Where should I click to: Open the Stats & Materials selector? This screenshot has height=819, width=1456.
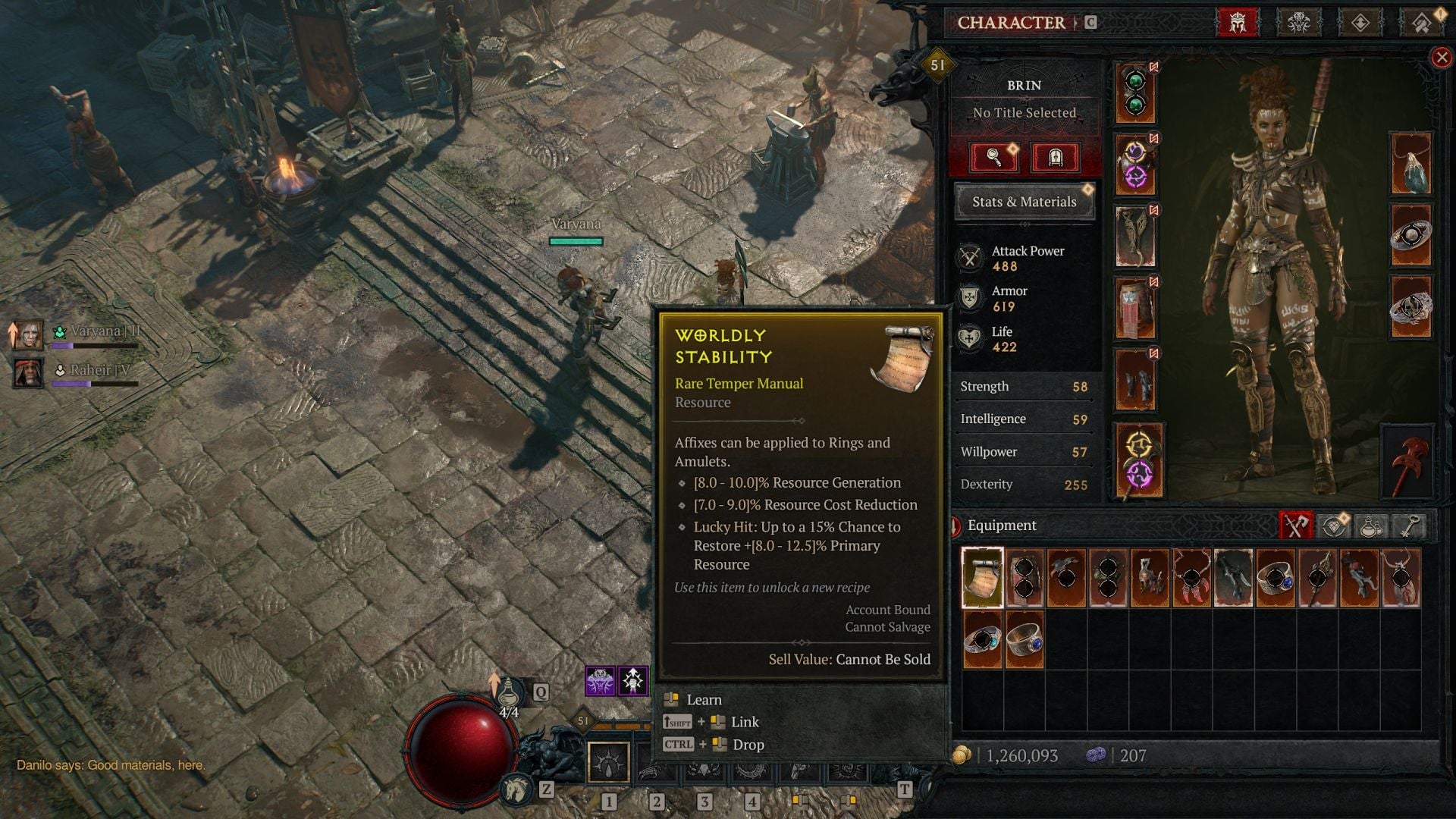pos(1025,202)
